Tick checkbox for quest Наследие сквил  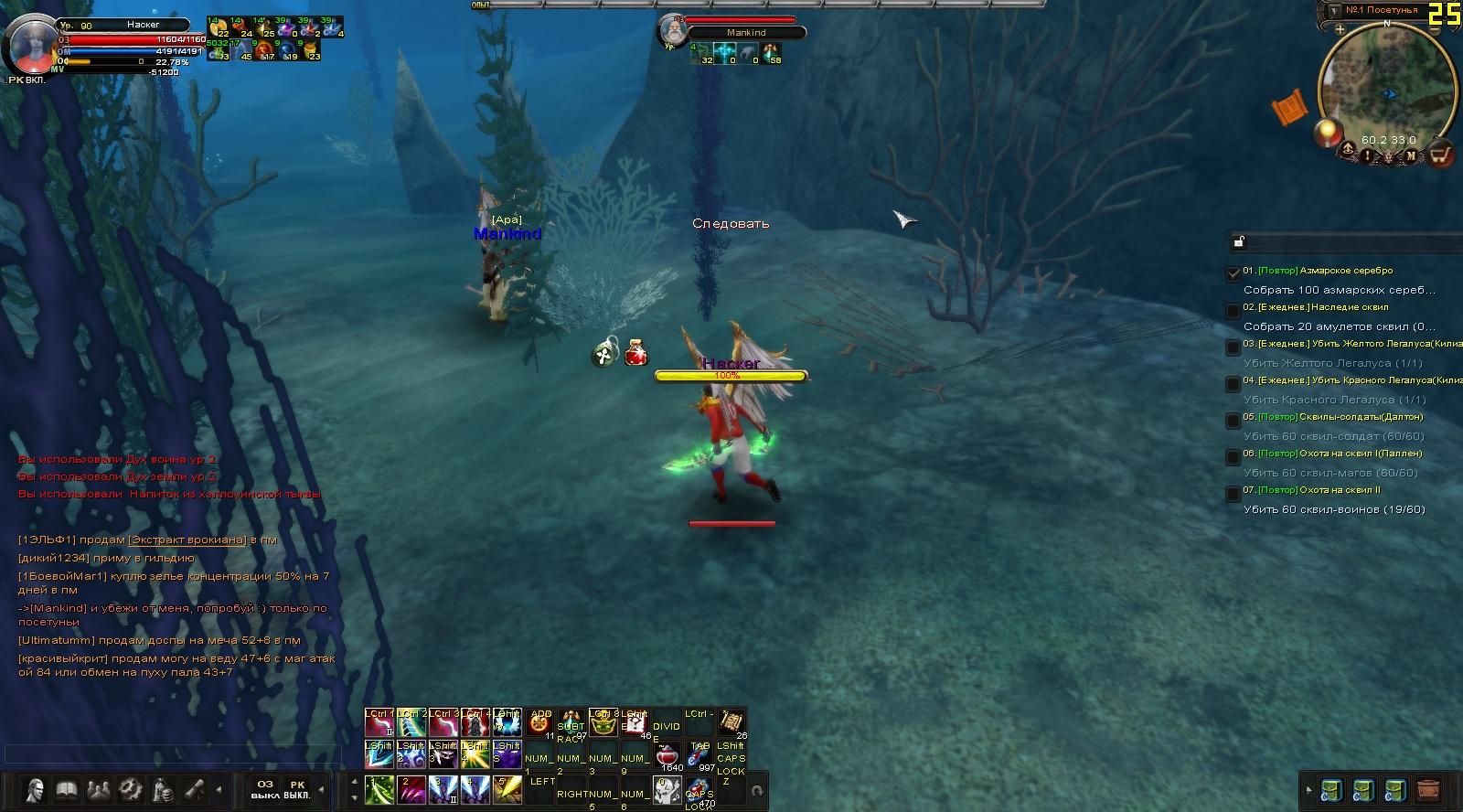click(x=1233, y=311)
